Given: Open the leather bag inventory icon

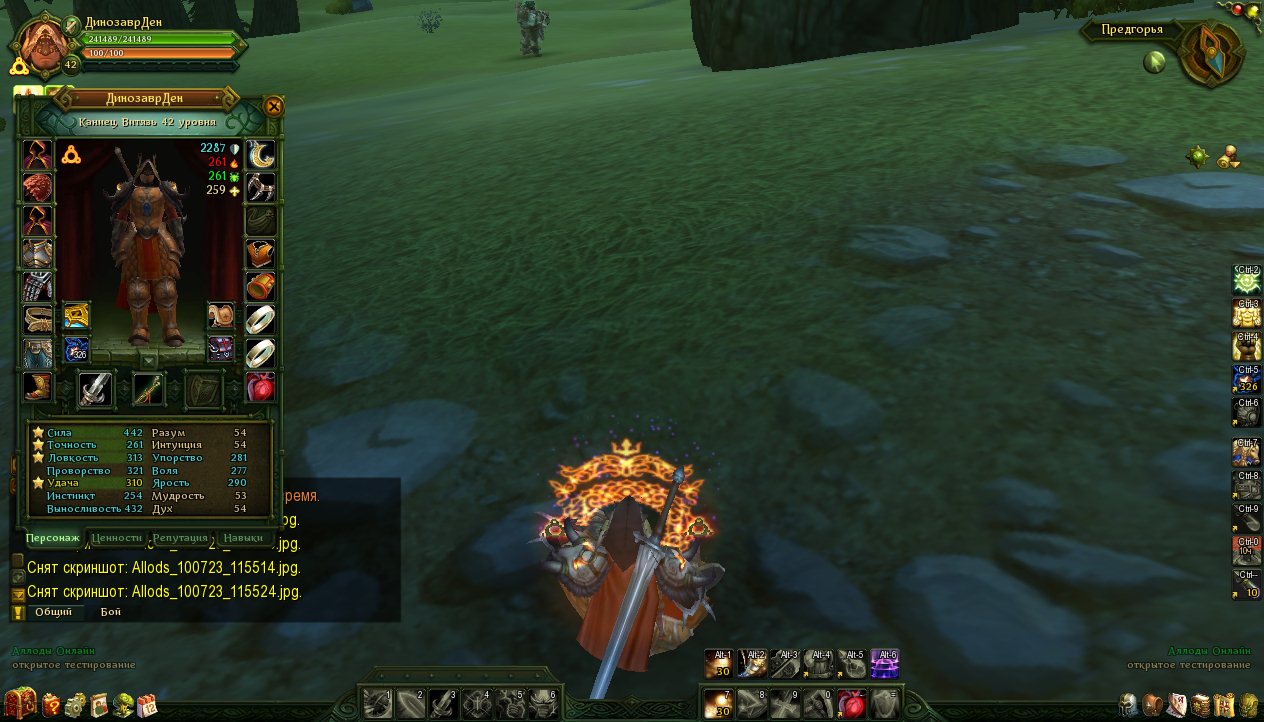Looking at the screenshot, I should pyautogui.click(x=1153, y=704).
